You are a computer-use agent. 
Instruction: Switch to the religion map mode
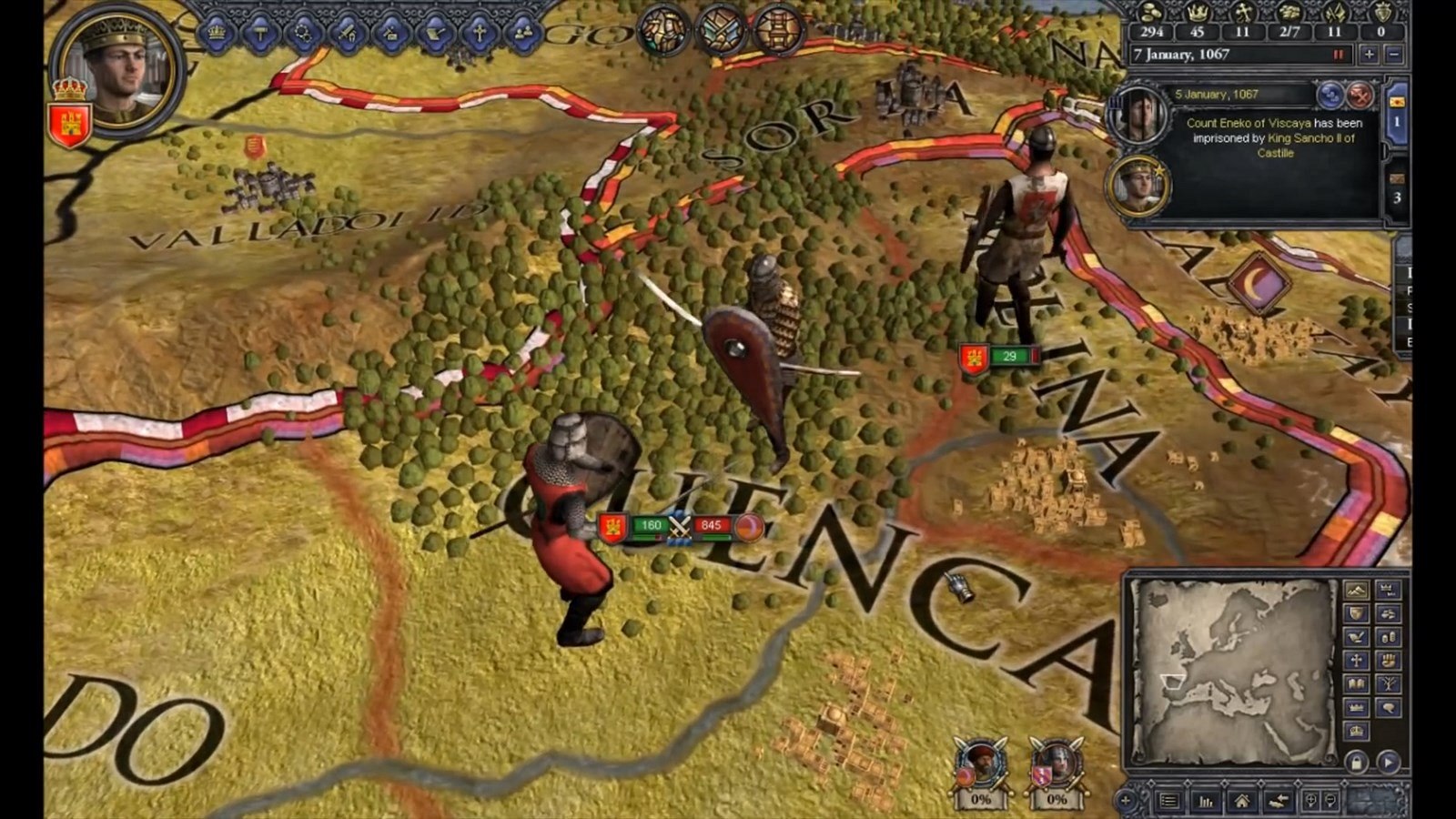[1356, 661]
